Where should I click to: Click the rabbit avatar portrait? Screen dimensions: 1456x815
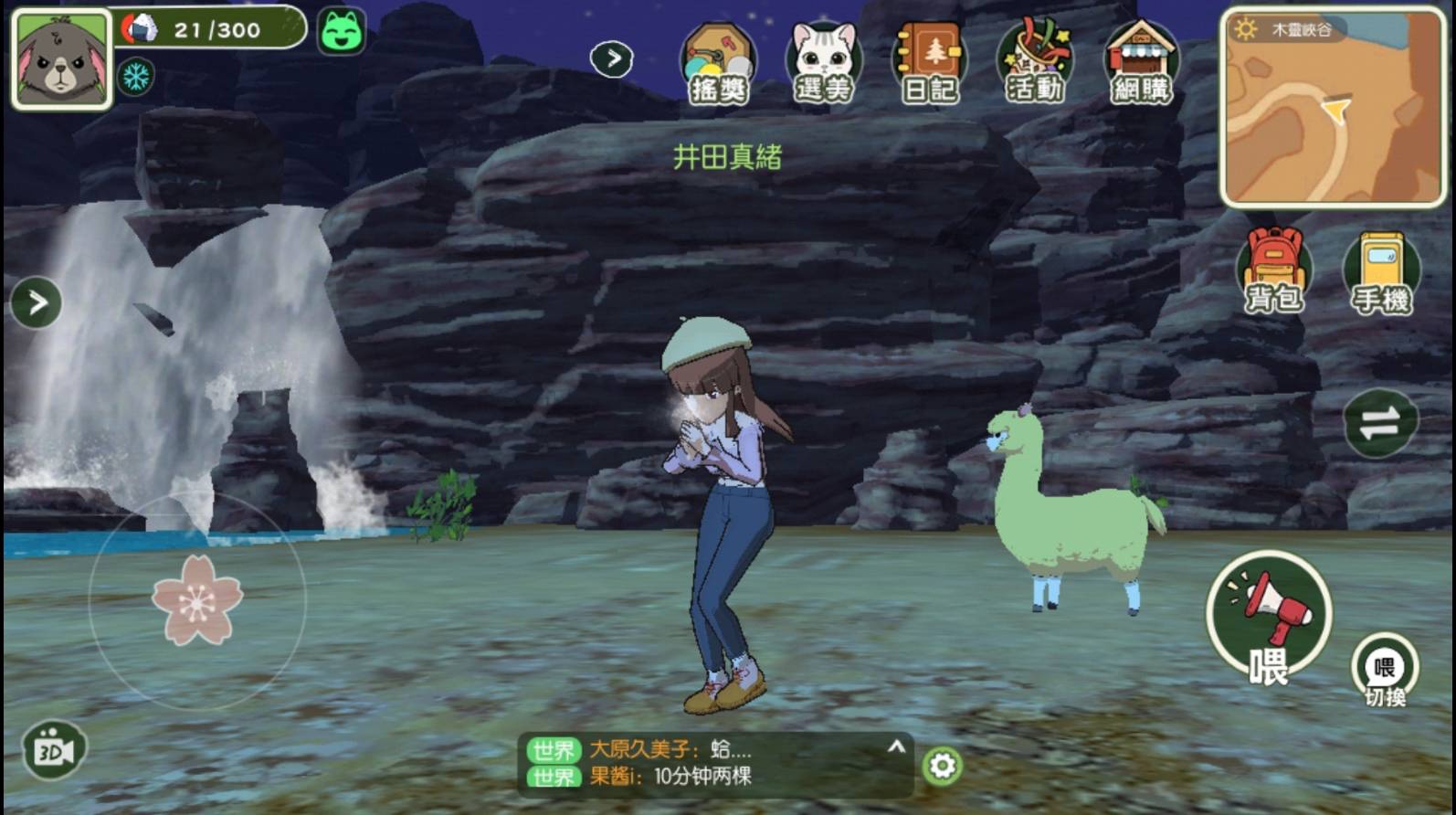click(x=61, y=60)
